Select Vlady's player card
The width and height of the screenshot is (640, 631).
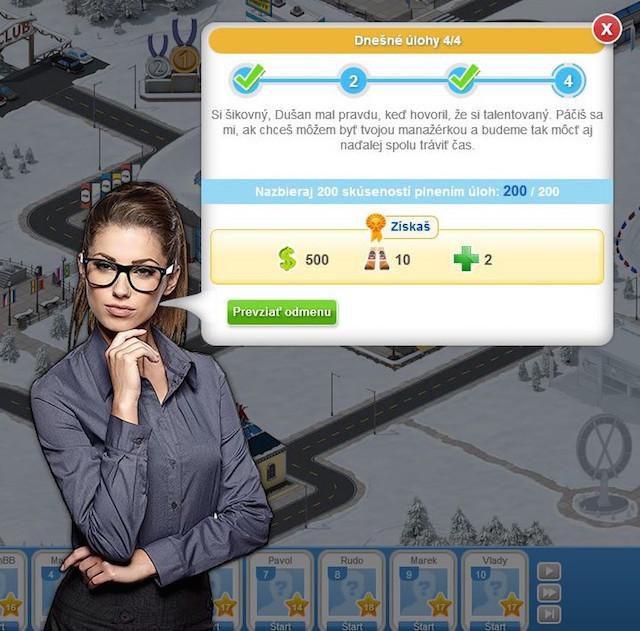495,592
